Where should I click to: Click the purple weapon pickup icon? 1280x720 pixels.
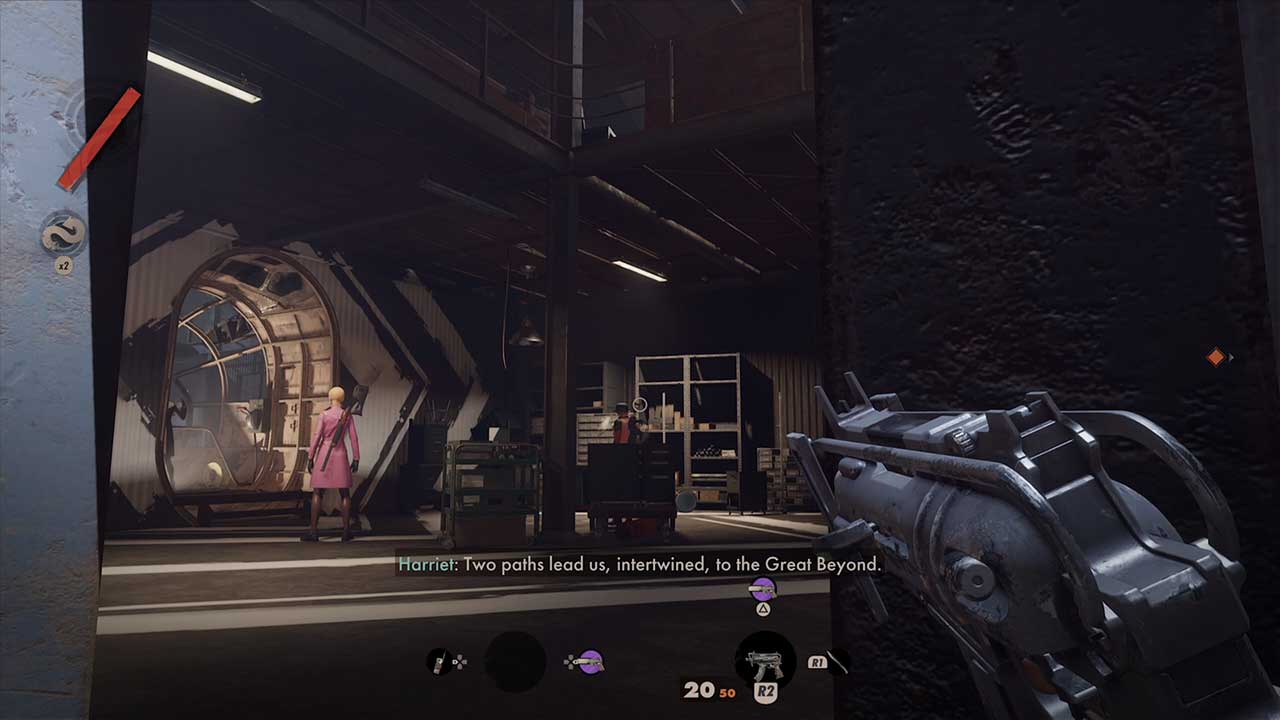(x=763, y=589)
